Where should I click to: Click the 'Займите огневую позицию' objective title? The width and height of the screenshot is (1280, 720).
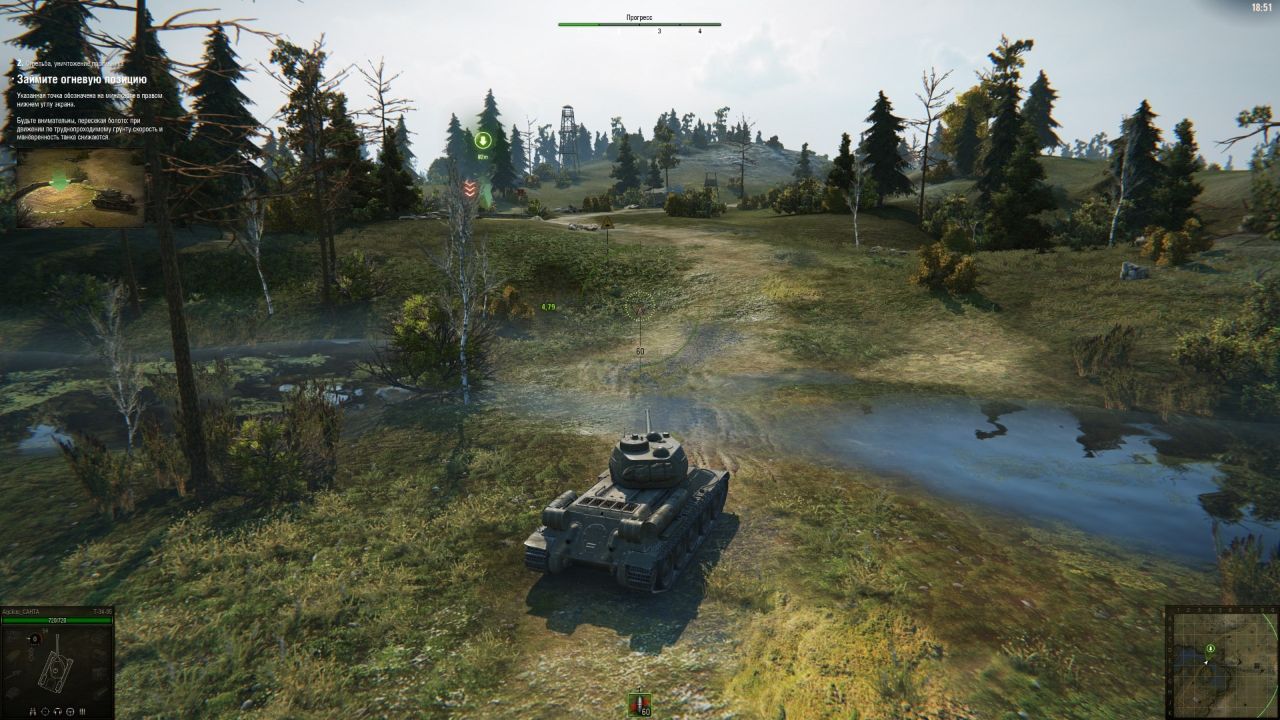pos(82,79)
